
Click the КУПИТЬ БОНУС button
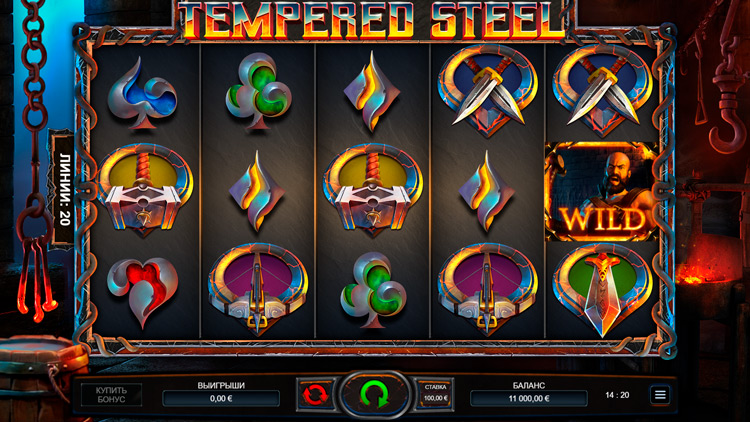(111, 394)
